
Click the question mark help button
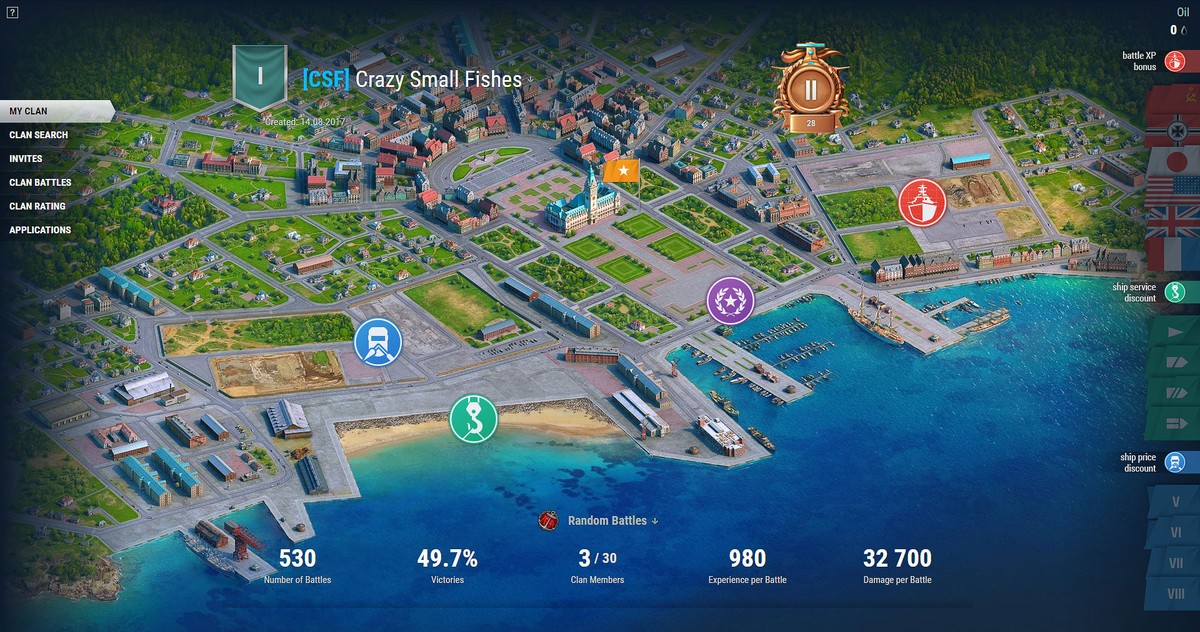click(10, 11)
